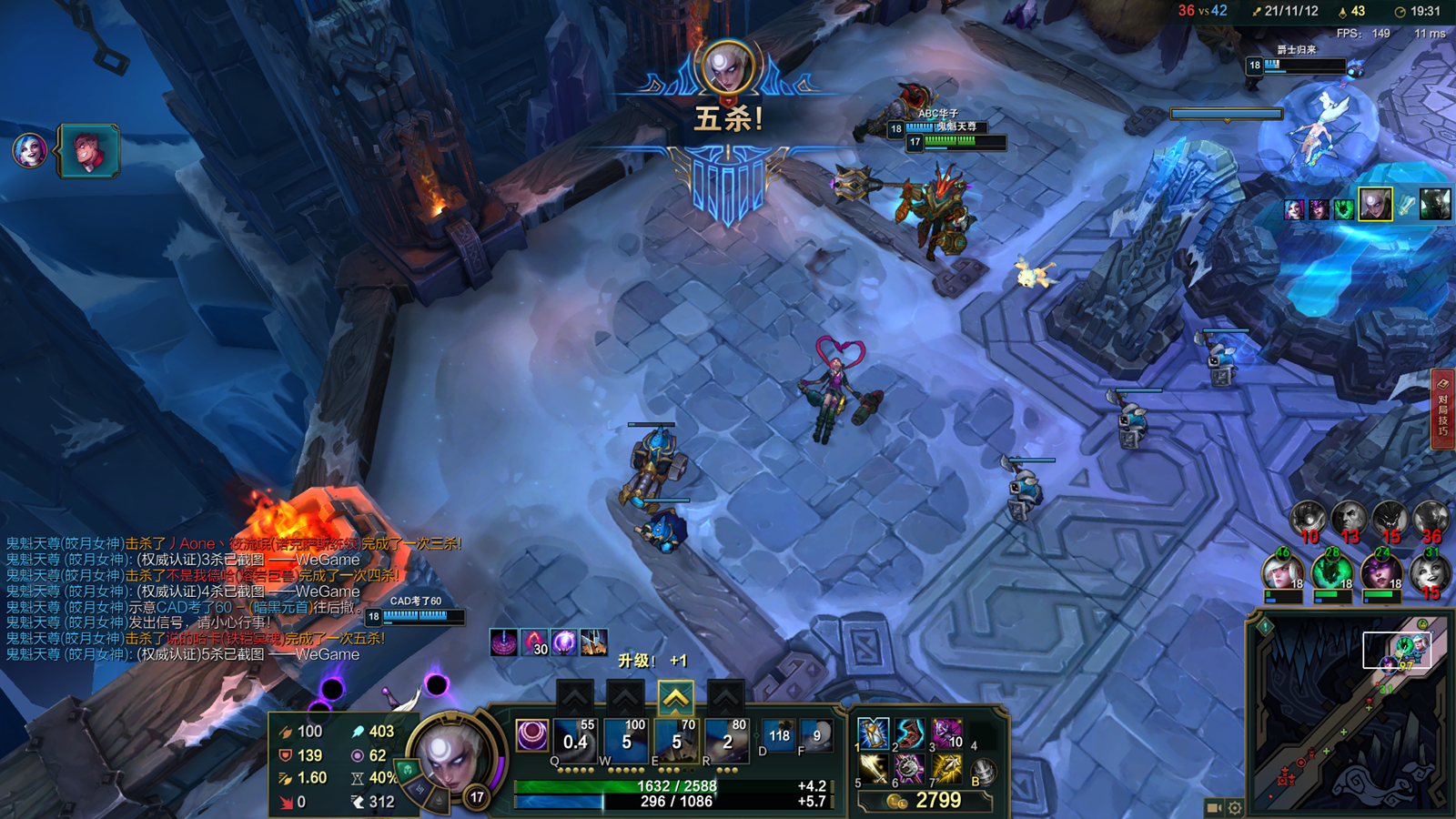Screen dimensions: 1456x819
Task: Open the shop via the gold counter
Action: (925, 801)
